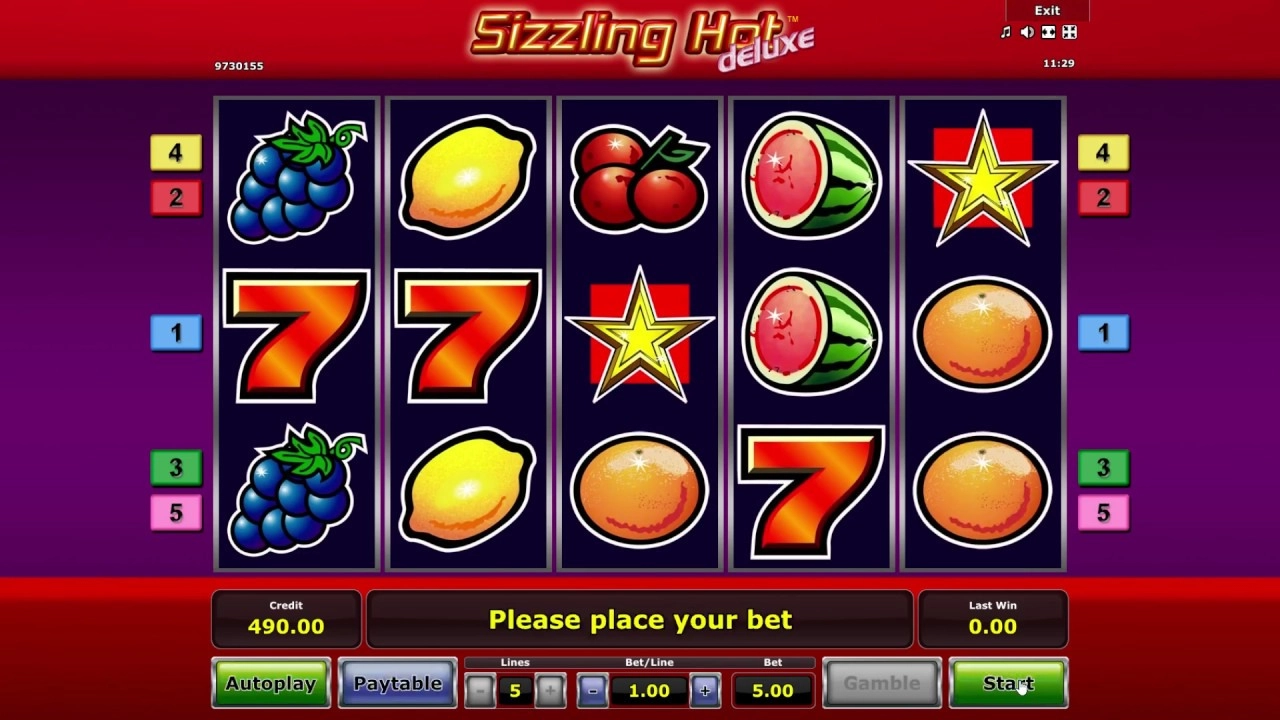Toggle the speaker sound icon
The height and width of the screenshot is (720, 1280).
tap(1026, 31)
